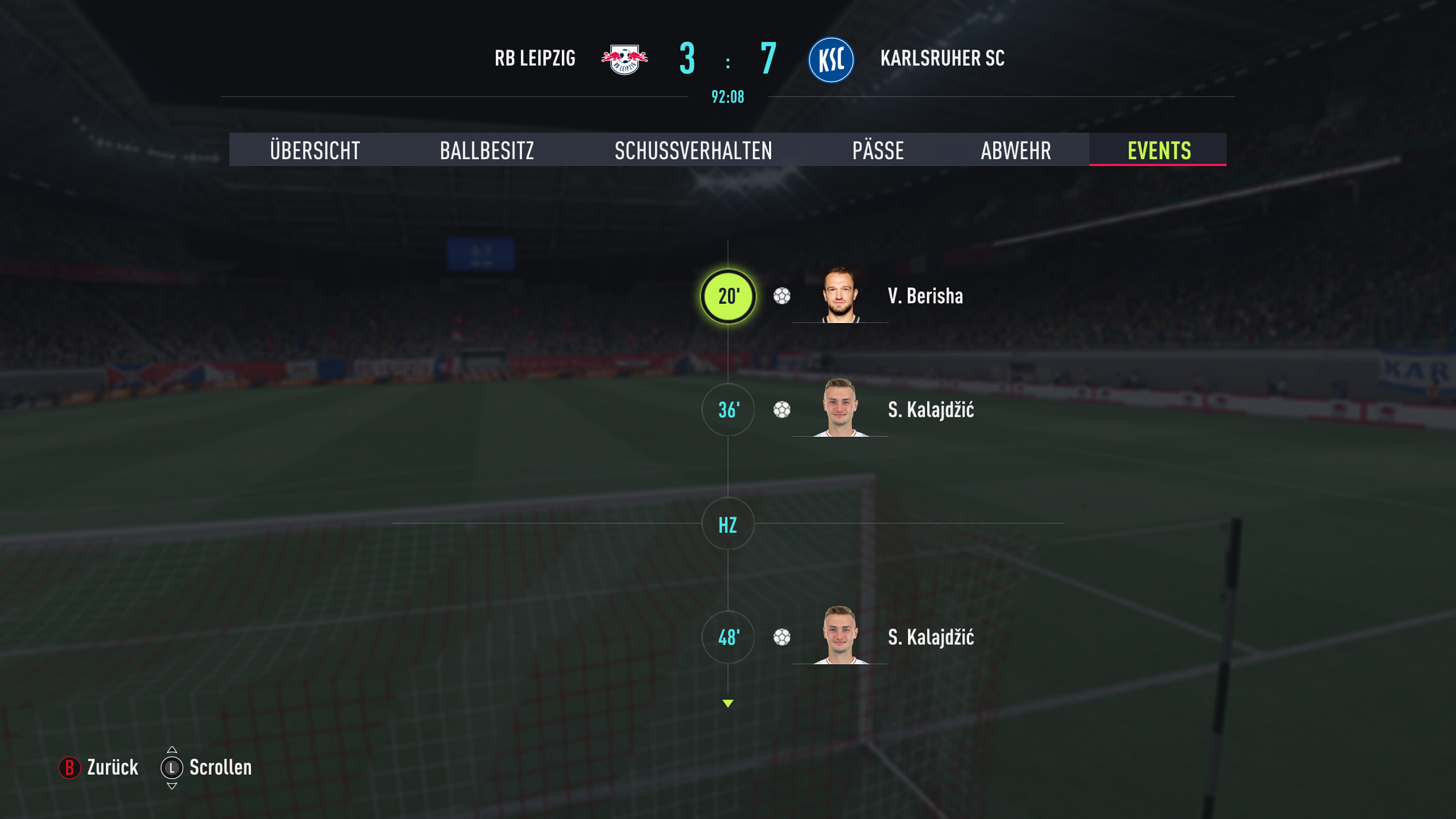Open the Ballbesitz tab

(487, 150)
